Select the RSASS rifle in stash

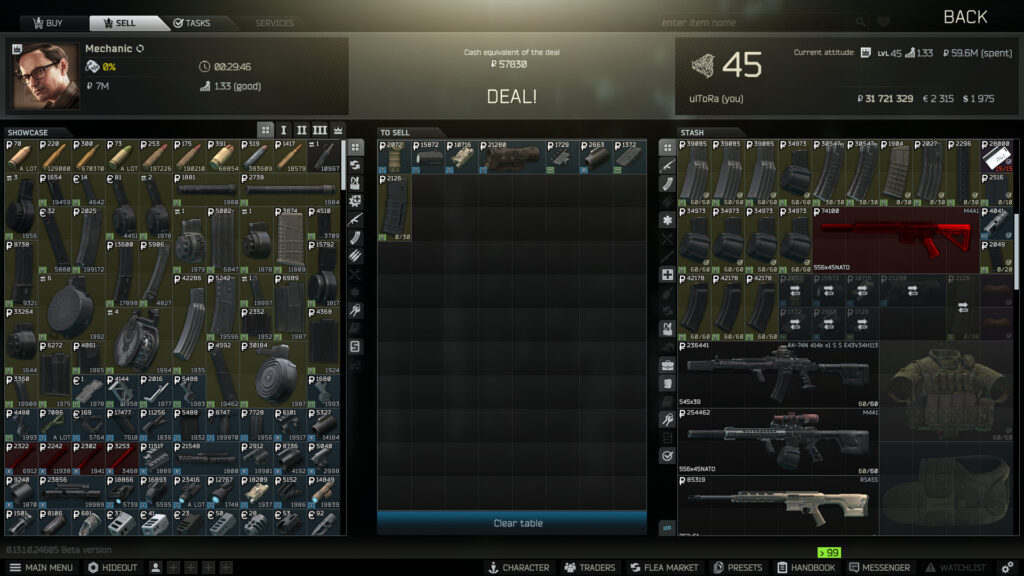click(778, 507)
